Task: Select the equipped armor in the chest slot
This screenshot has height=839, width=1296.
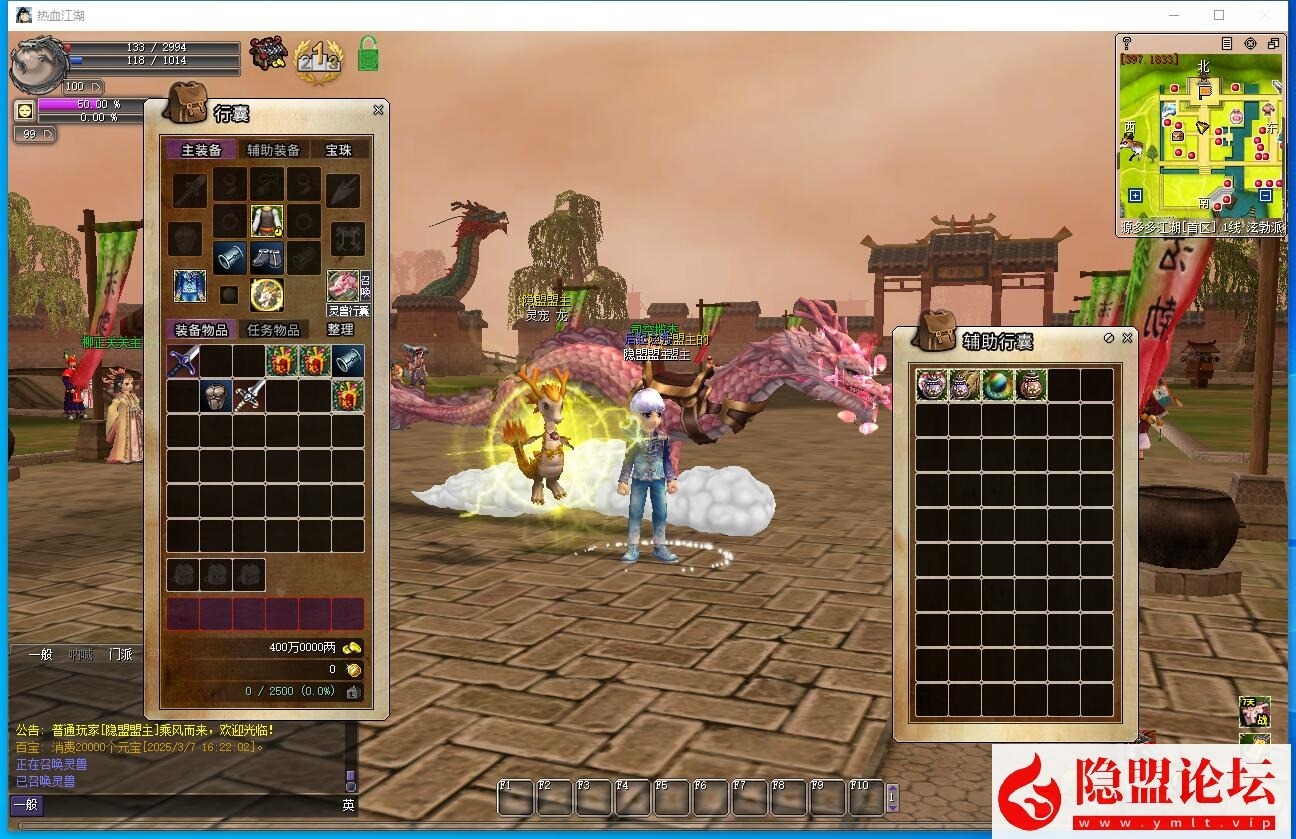Action: tap(266, 221)
